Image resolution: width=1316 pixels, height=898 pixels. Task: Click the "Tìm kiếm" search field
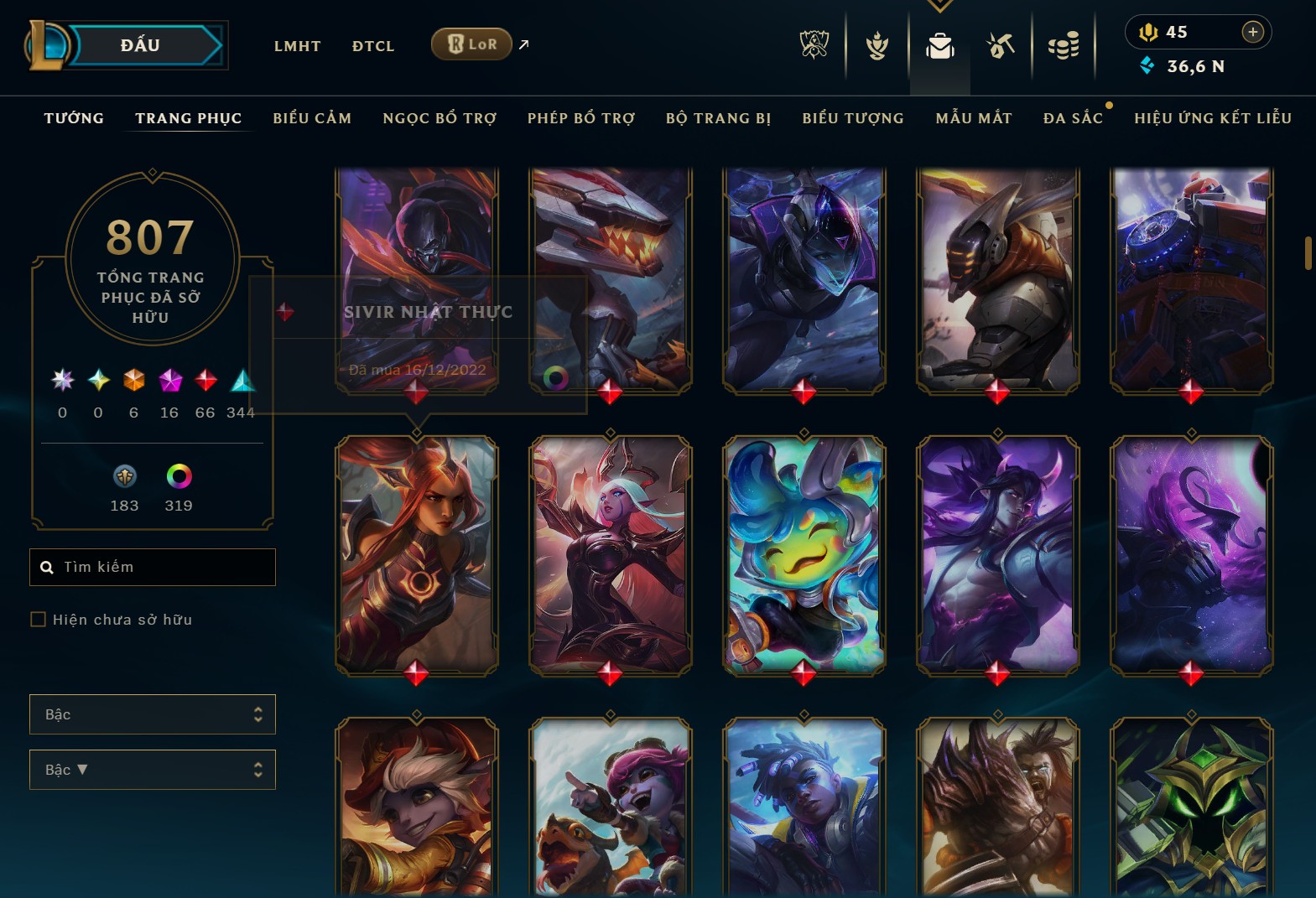pyautogui.click(x=152, y=567)
